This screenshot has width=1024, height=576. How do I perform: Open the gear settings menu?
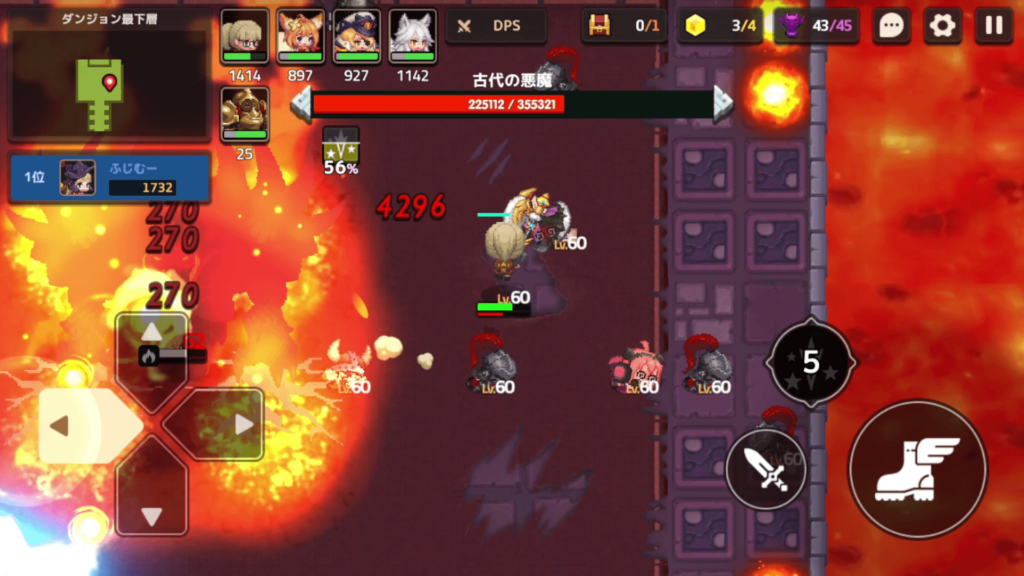[942, 26]
